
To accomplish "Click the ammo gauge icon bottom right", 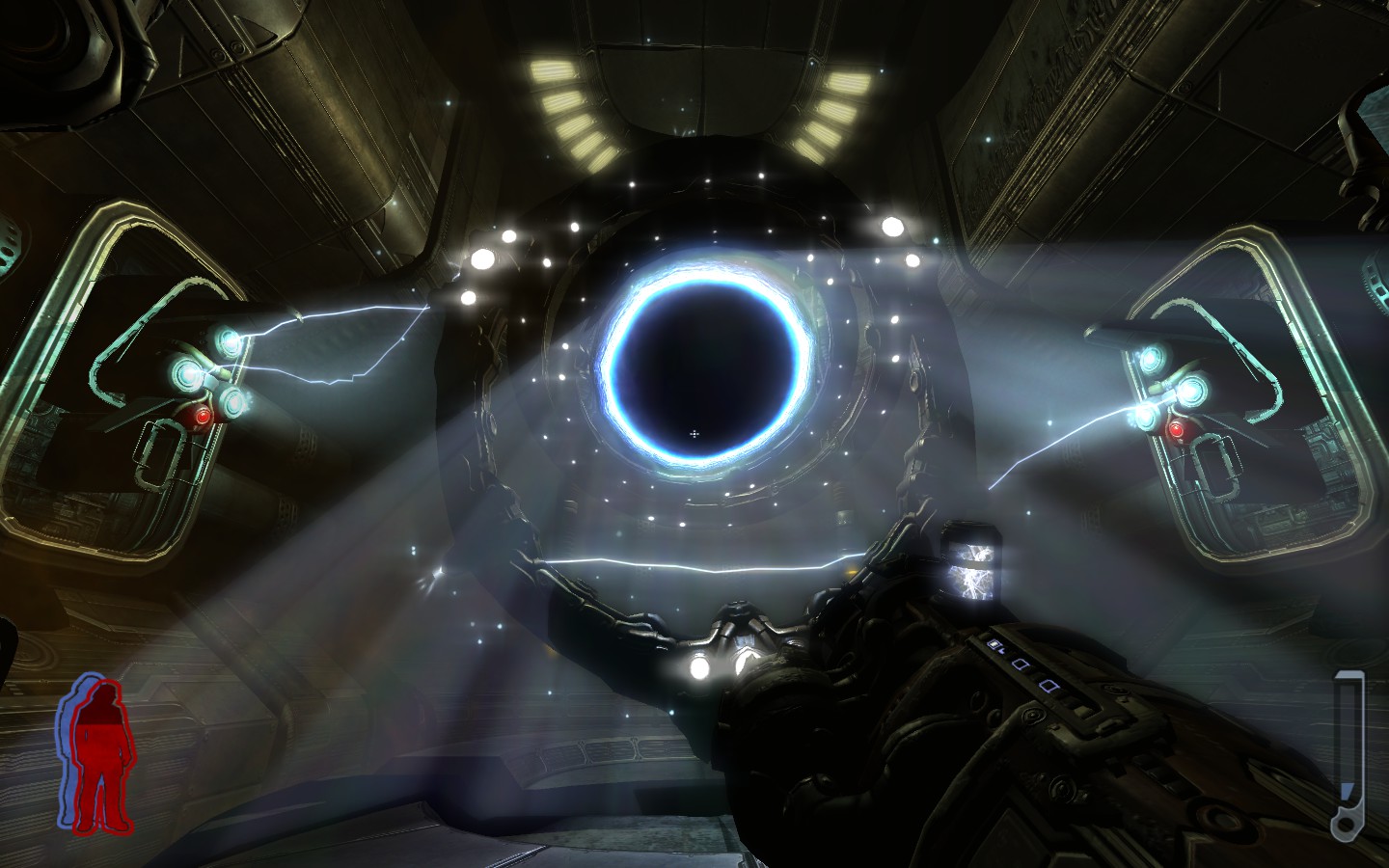I will [x=1348, y=752].
